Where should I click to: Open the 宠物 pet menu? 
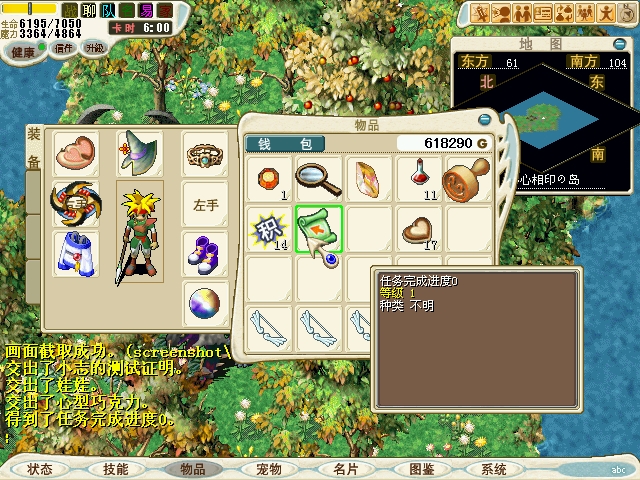269,468
